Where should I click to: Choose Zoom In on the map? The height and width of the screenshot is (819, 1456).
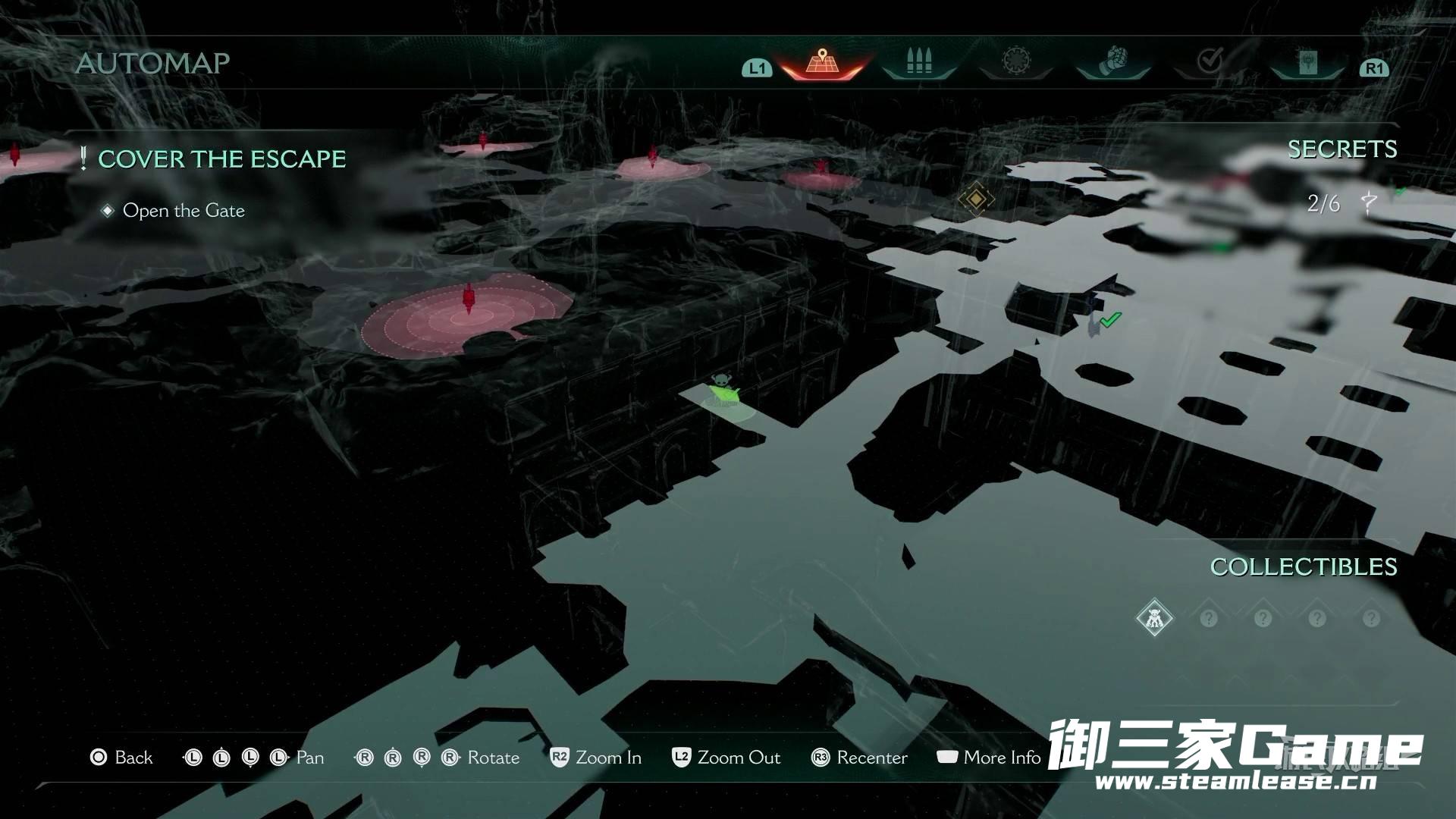pyautogui.click(x=596, y=758)
